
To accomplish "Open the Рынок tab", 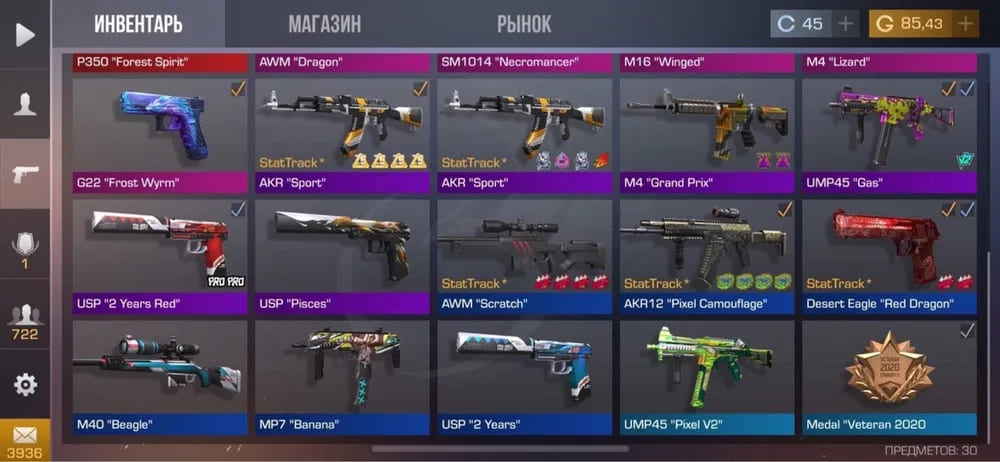I will click(523, 24).
